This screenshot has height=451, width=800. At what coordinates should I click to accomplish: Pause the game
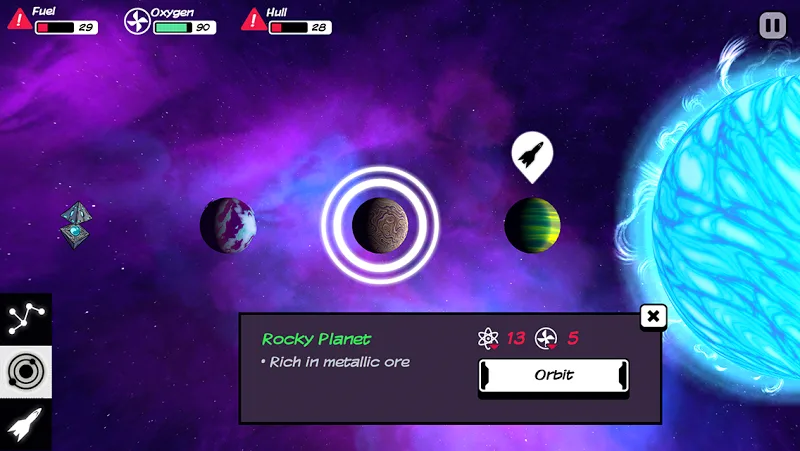pyautogui.click(x=773, y=25)
